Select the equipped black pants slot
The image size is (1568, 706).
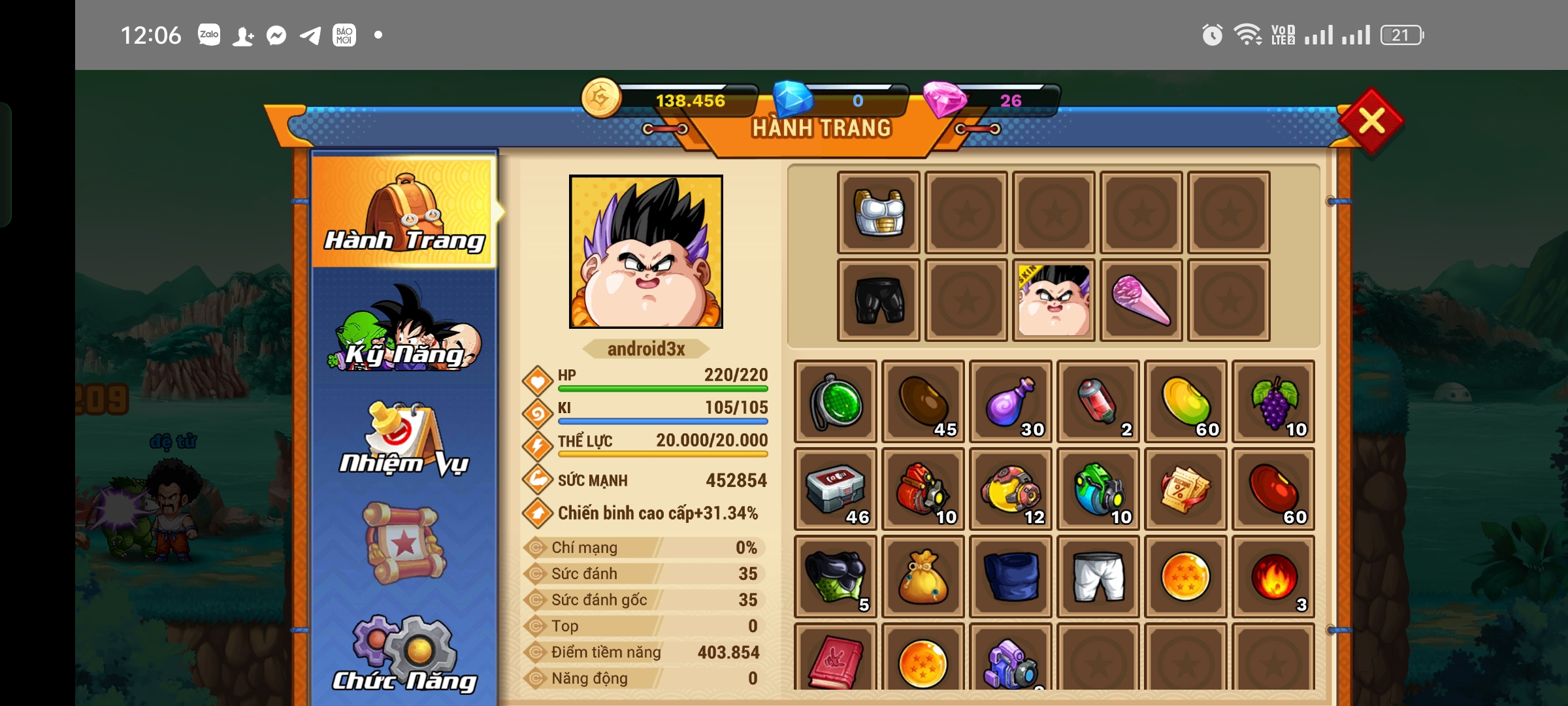tap(879, 301)
